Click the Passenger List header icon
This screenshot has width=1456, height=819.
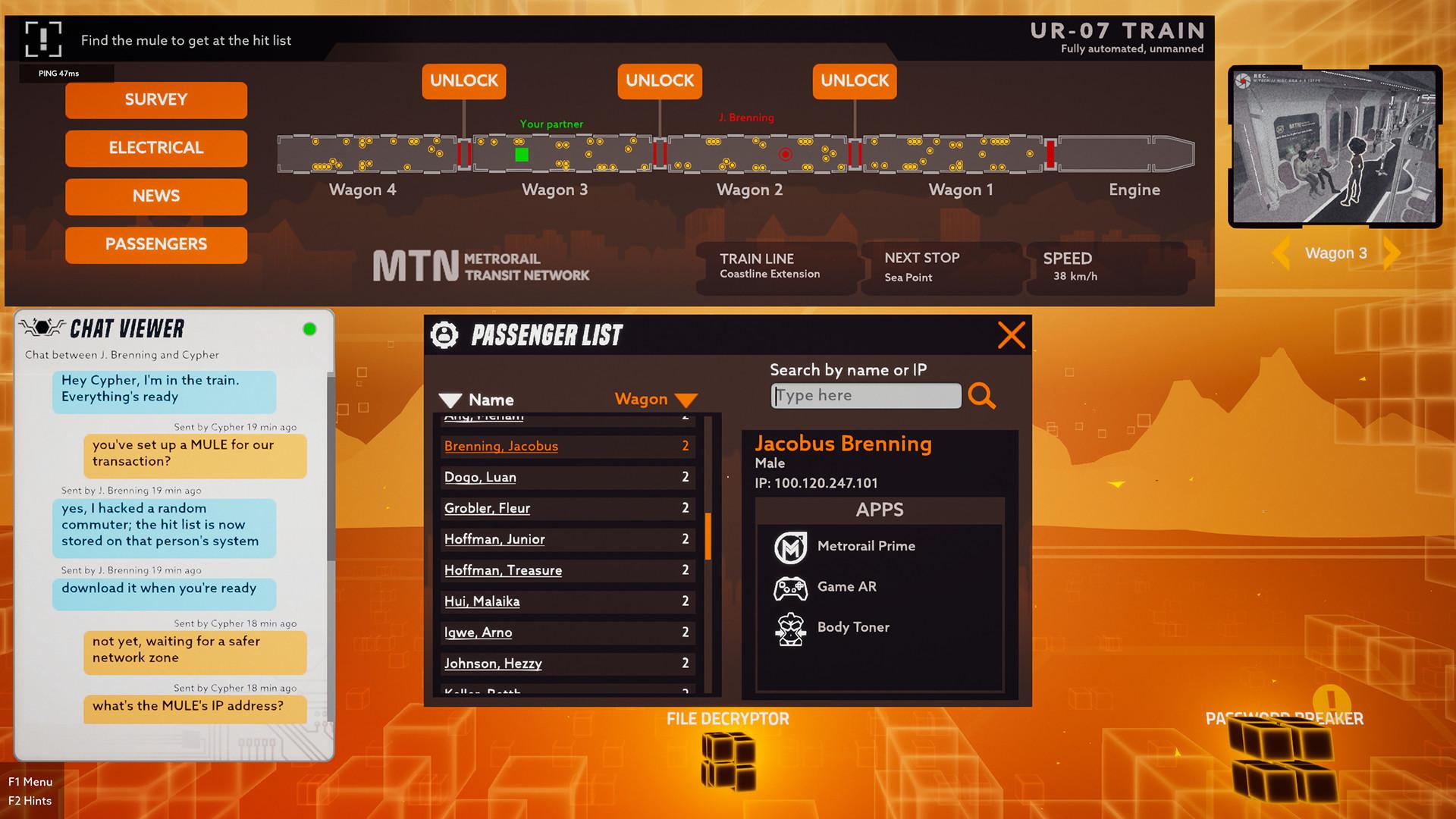444,334
